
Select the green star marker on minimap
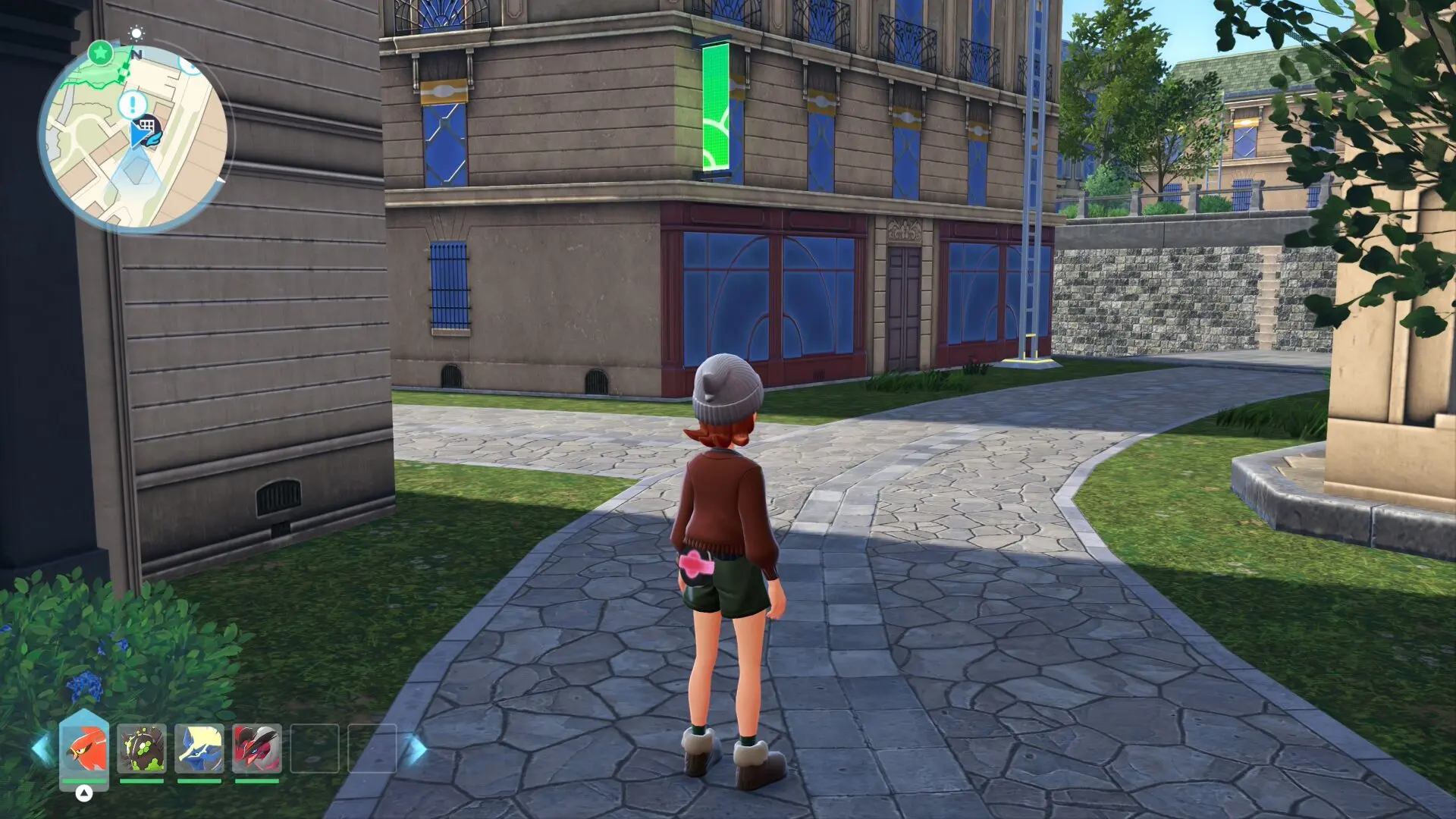click(100, 53)
